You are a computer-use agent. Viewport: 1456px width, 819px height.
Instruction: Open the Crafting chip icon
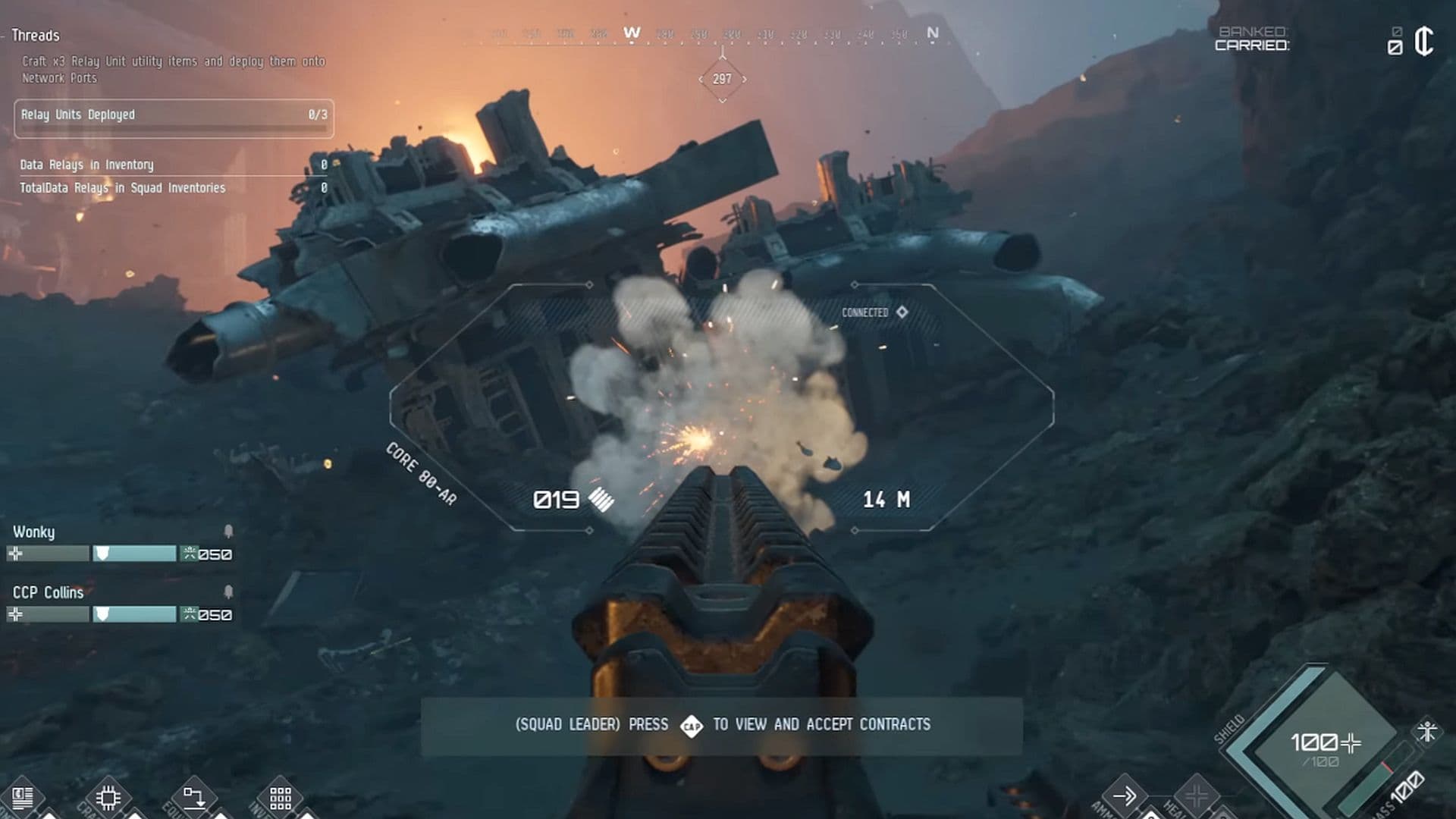[x=108, y=798]
